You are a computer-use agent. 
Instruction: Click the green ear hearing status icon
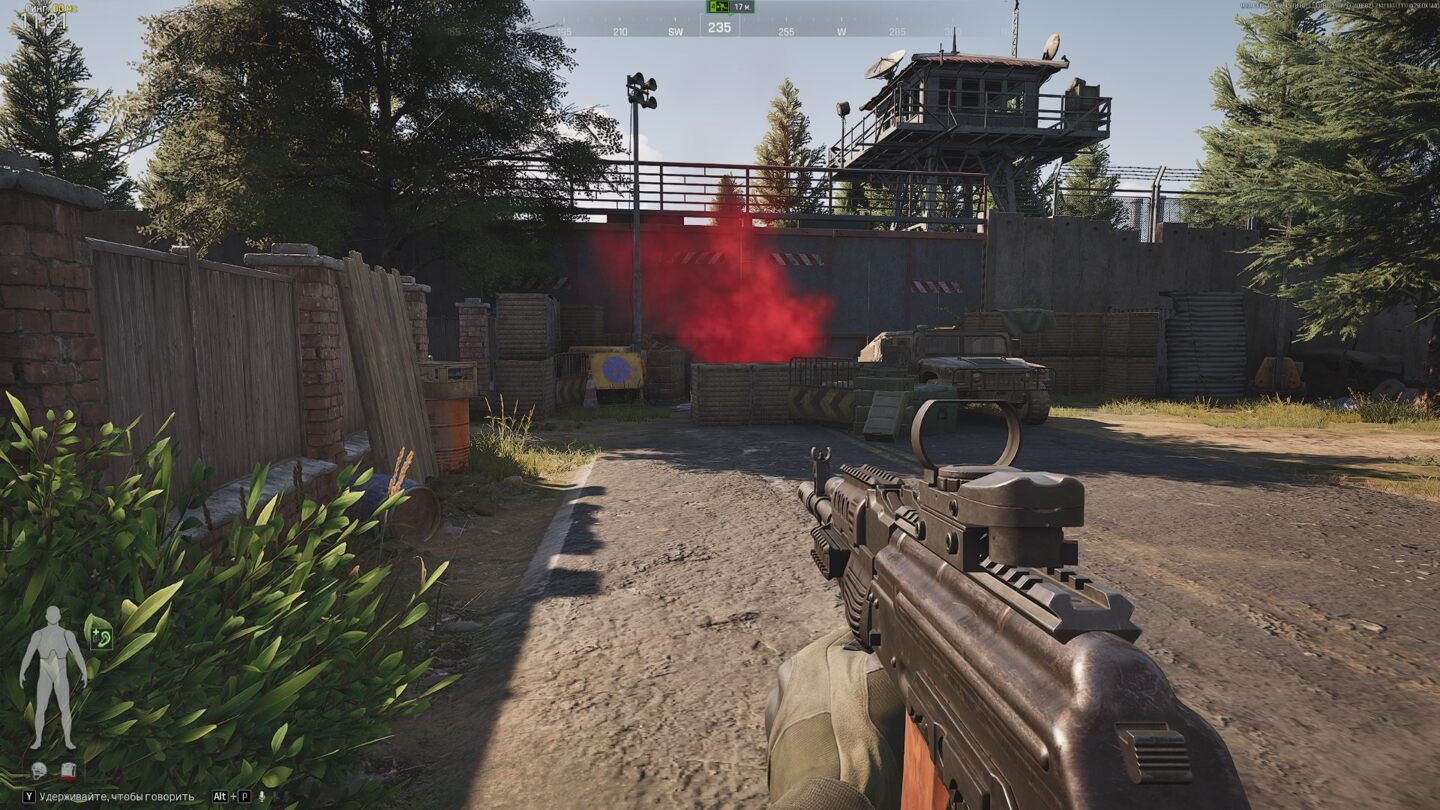click(x=99, y=633)
